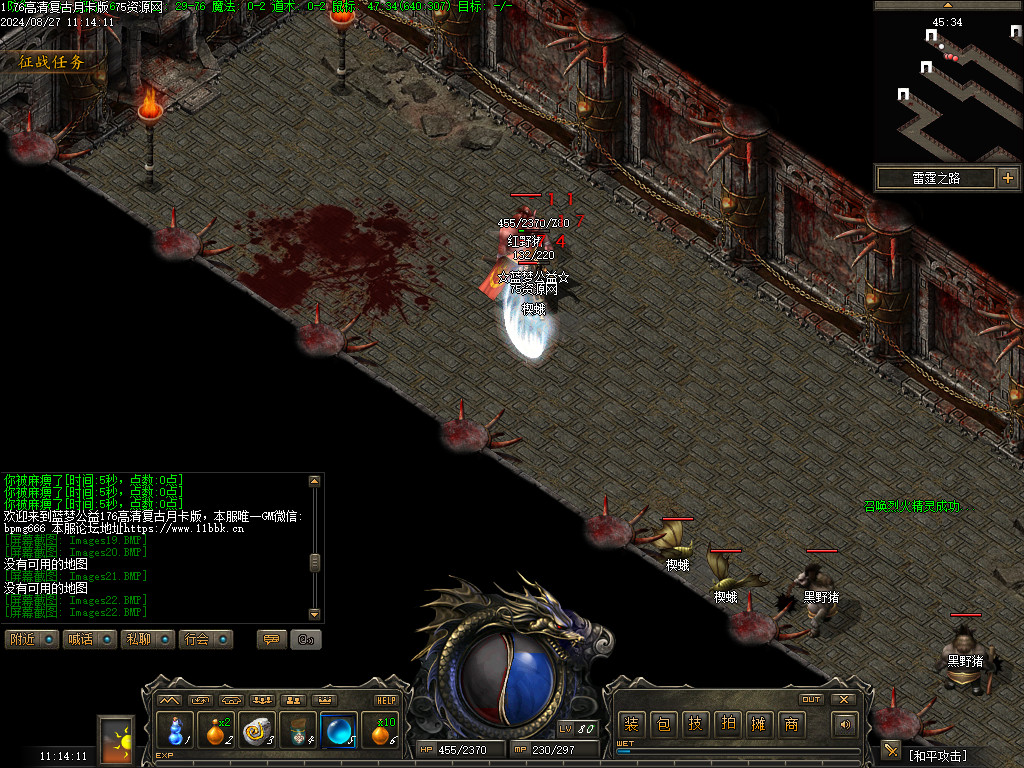Open the speech bubble chat button
This screenshot has width=1024, height=768.
coord(271,639)
